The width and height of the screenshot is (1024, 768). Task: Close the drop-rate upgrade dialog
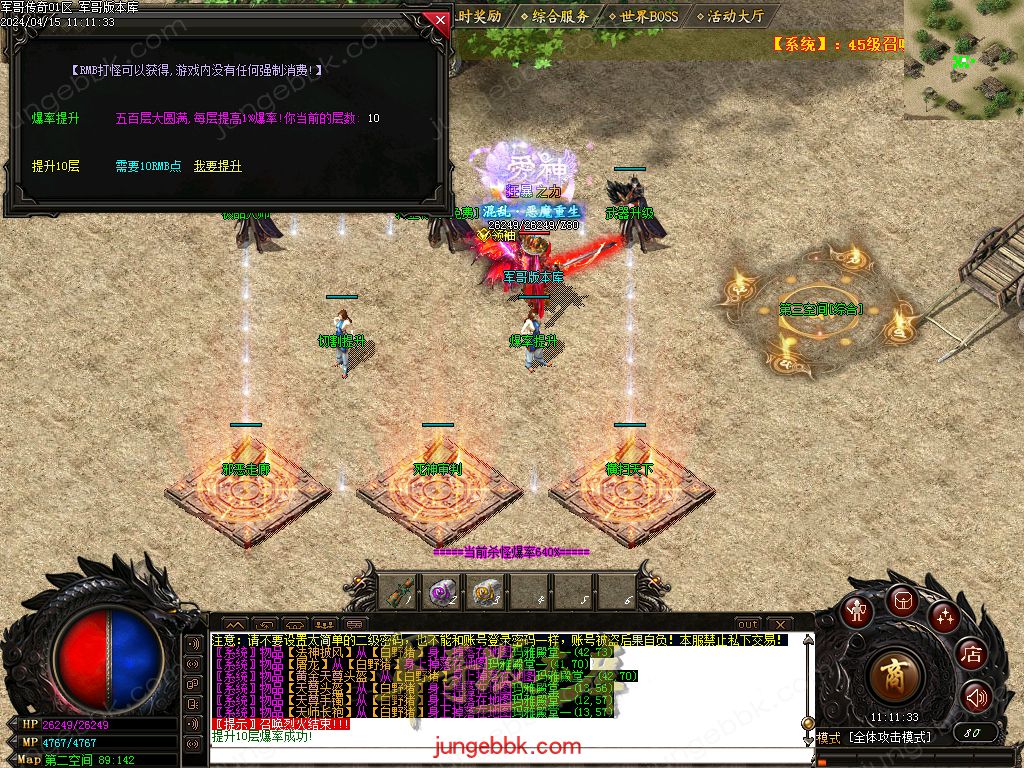(x=439, y=19)
